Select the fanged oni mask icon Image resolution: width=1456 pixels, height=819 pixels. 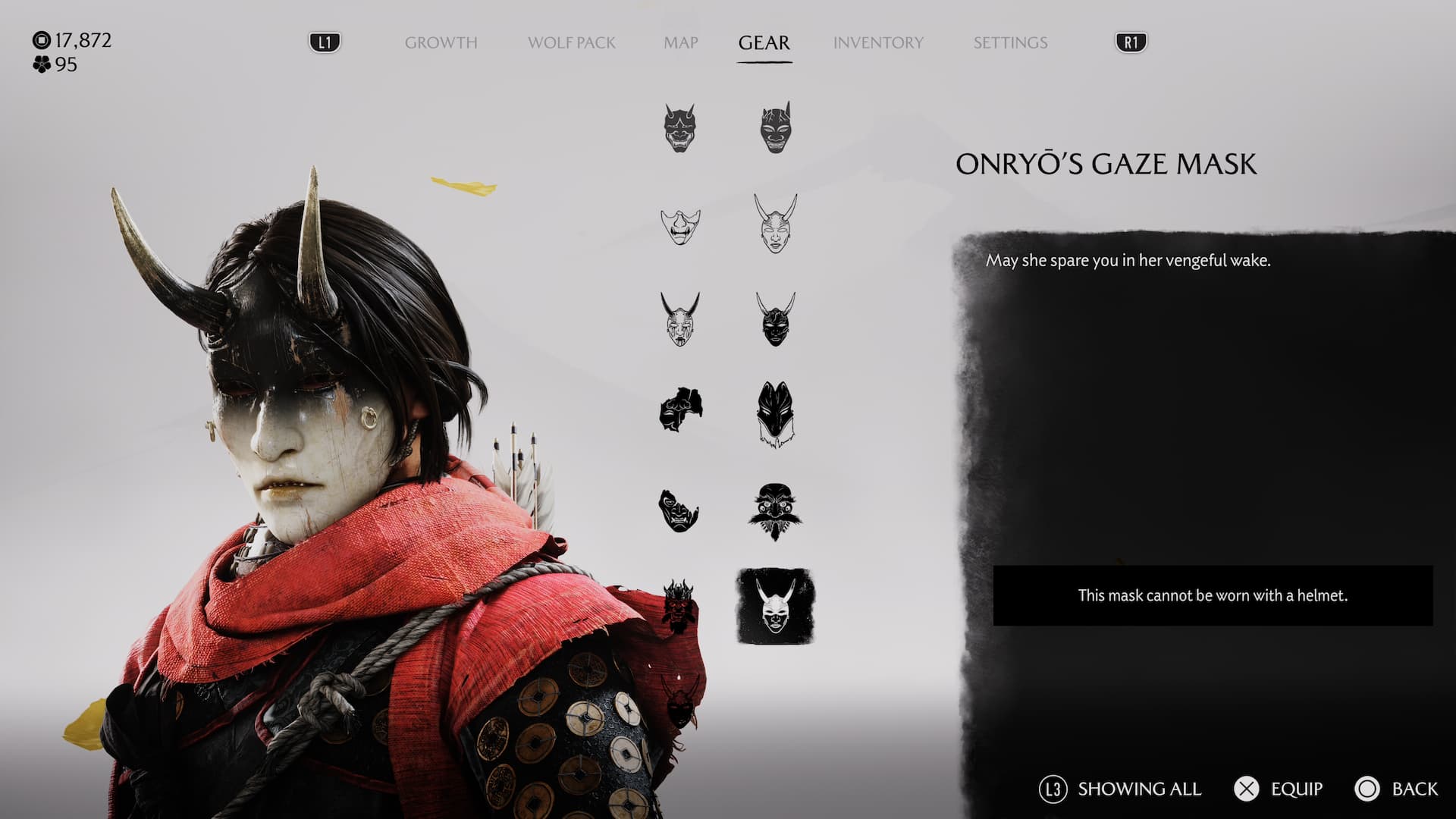click(679, 128)
